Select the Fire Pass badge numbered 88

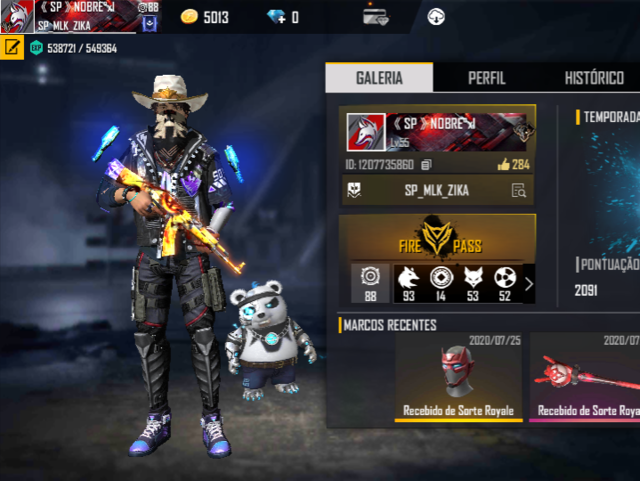tap(369, 284)
